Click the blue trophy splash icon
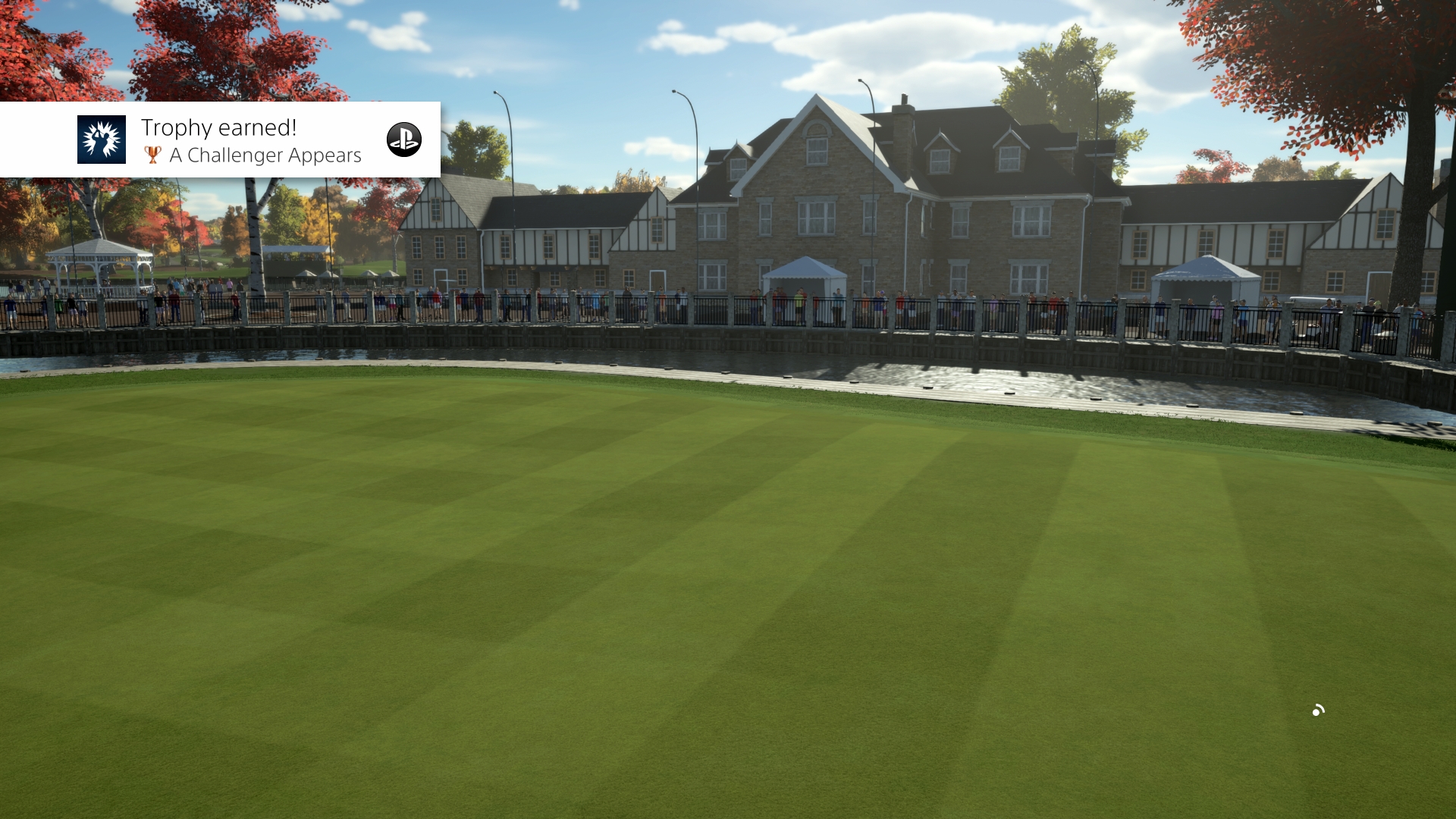1456x819 pixels. 101,140
